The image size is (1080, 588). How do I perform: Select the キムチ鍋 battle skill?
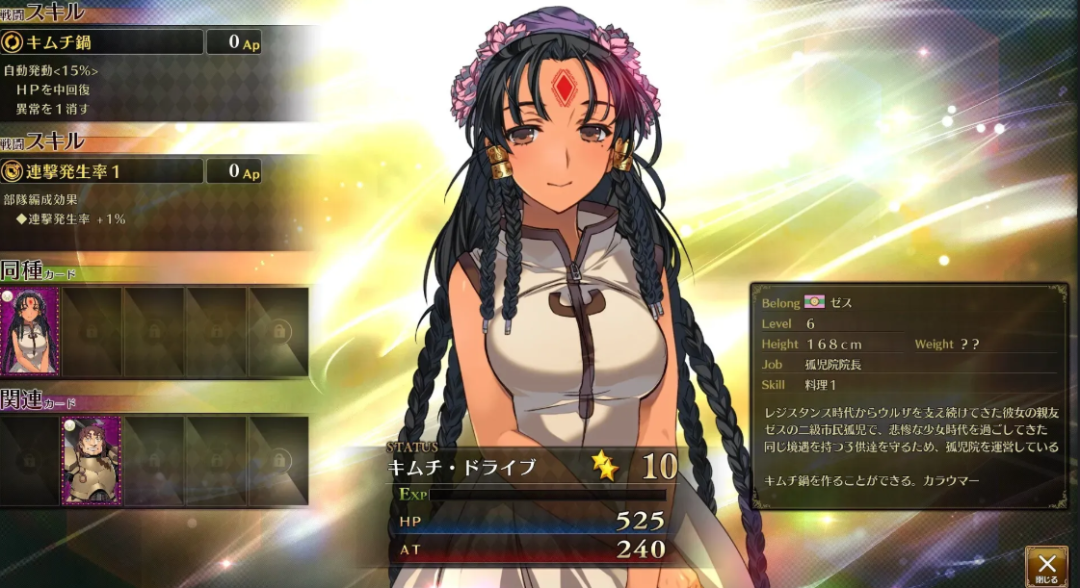tap(102, 42)
